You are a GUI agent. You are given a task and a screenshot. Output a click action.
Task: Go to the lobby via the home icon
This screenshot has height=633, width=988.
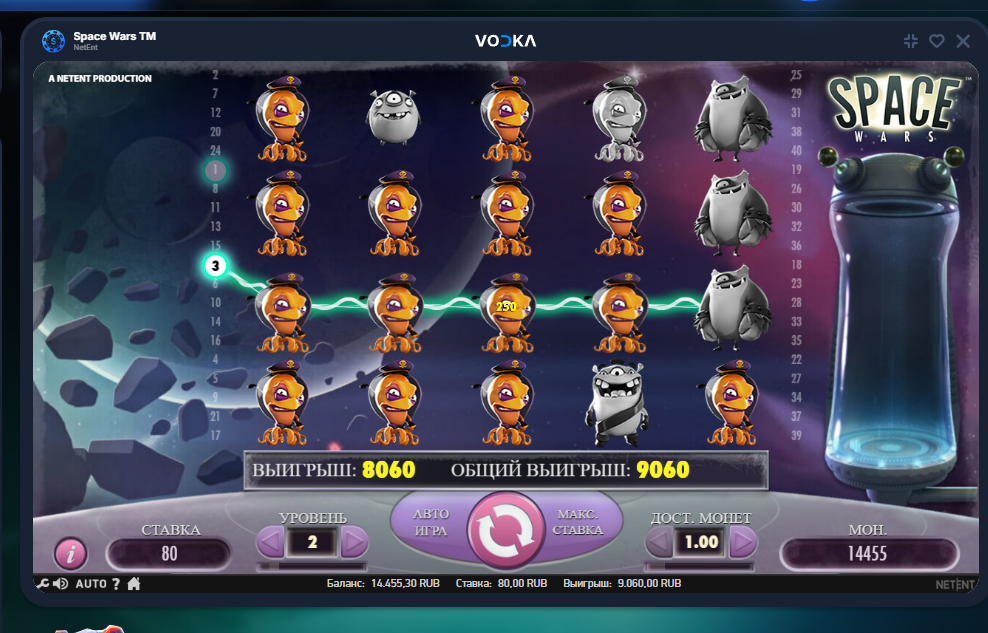click(133, 584)
